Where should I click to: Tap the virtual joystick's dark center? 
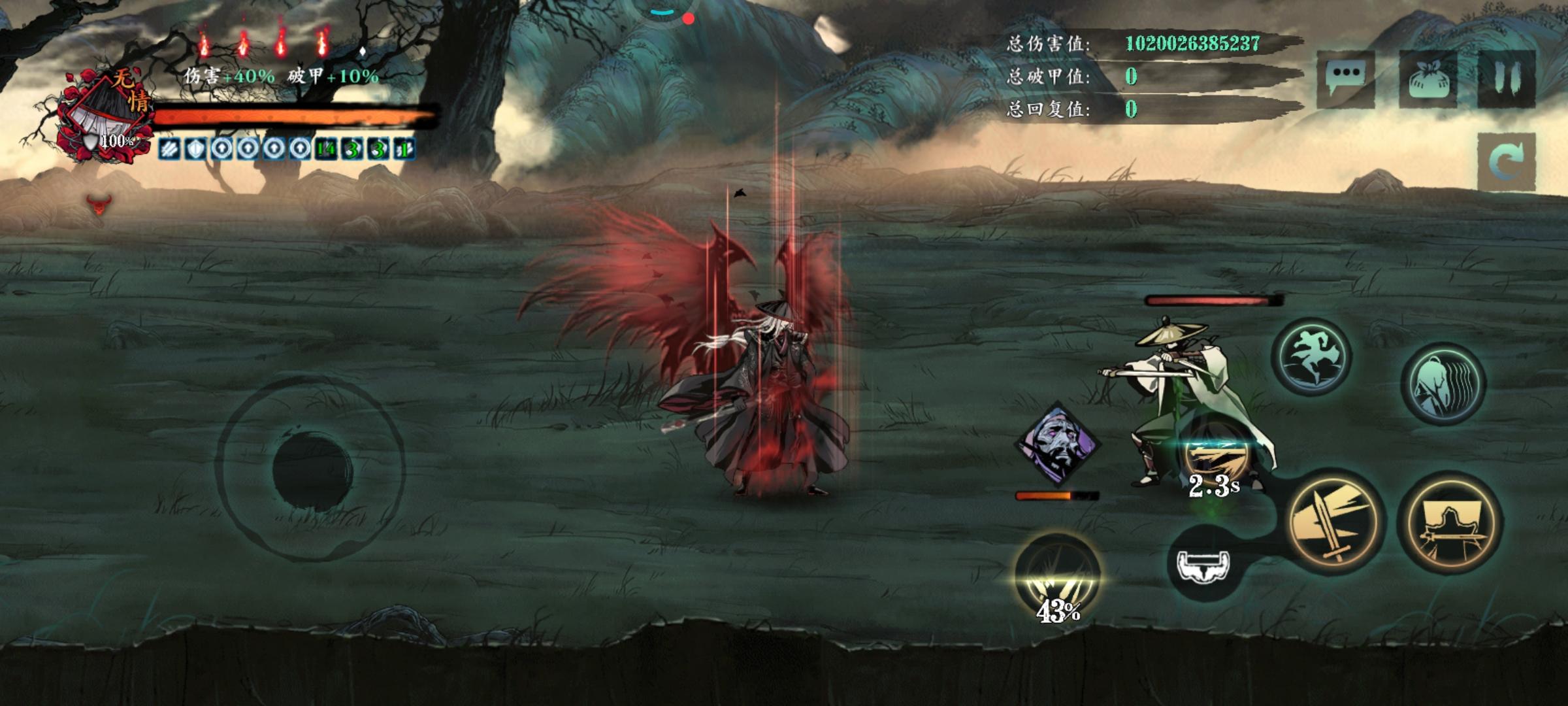click(x=312, y=469)
